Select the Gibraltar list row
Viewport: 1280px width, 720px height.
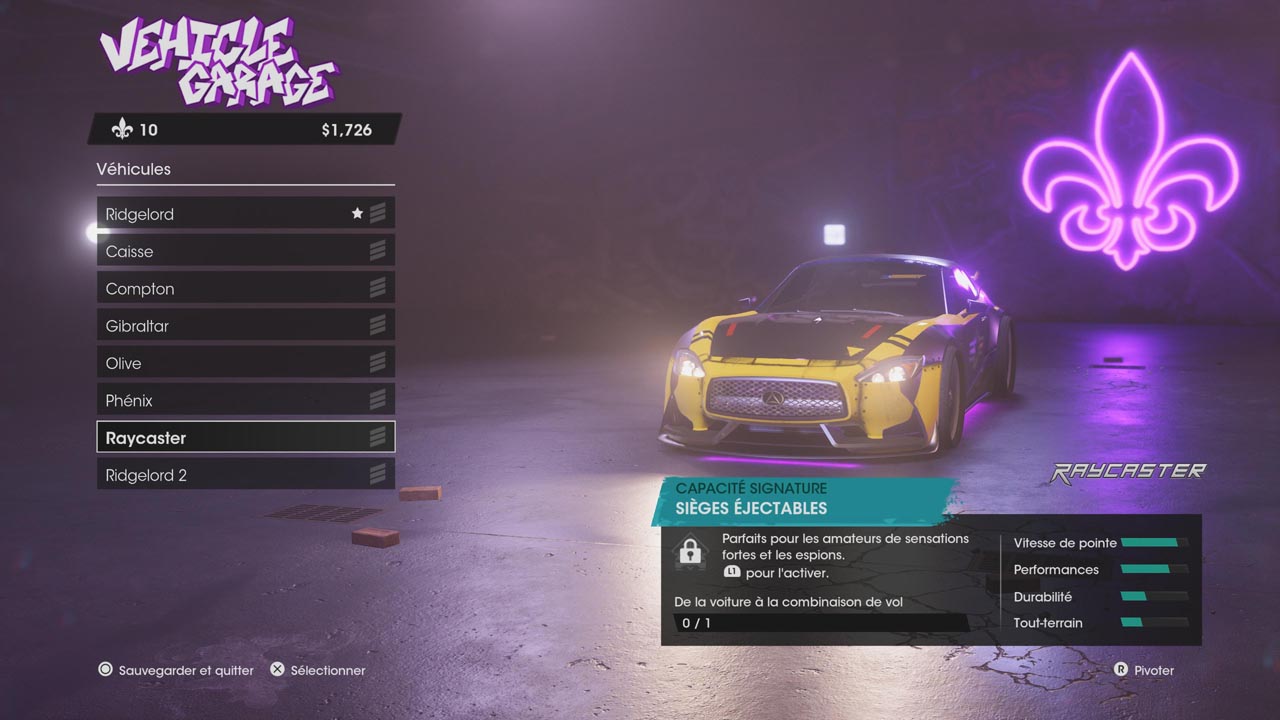coord(245,326)
